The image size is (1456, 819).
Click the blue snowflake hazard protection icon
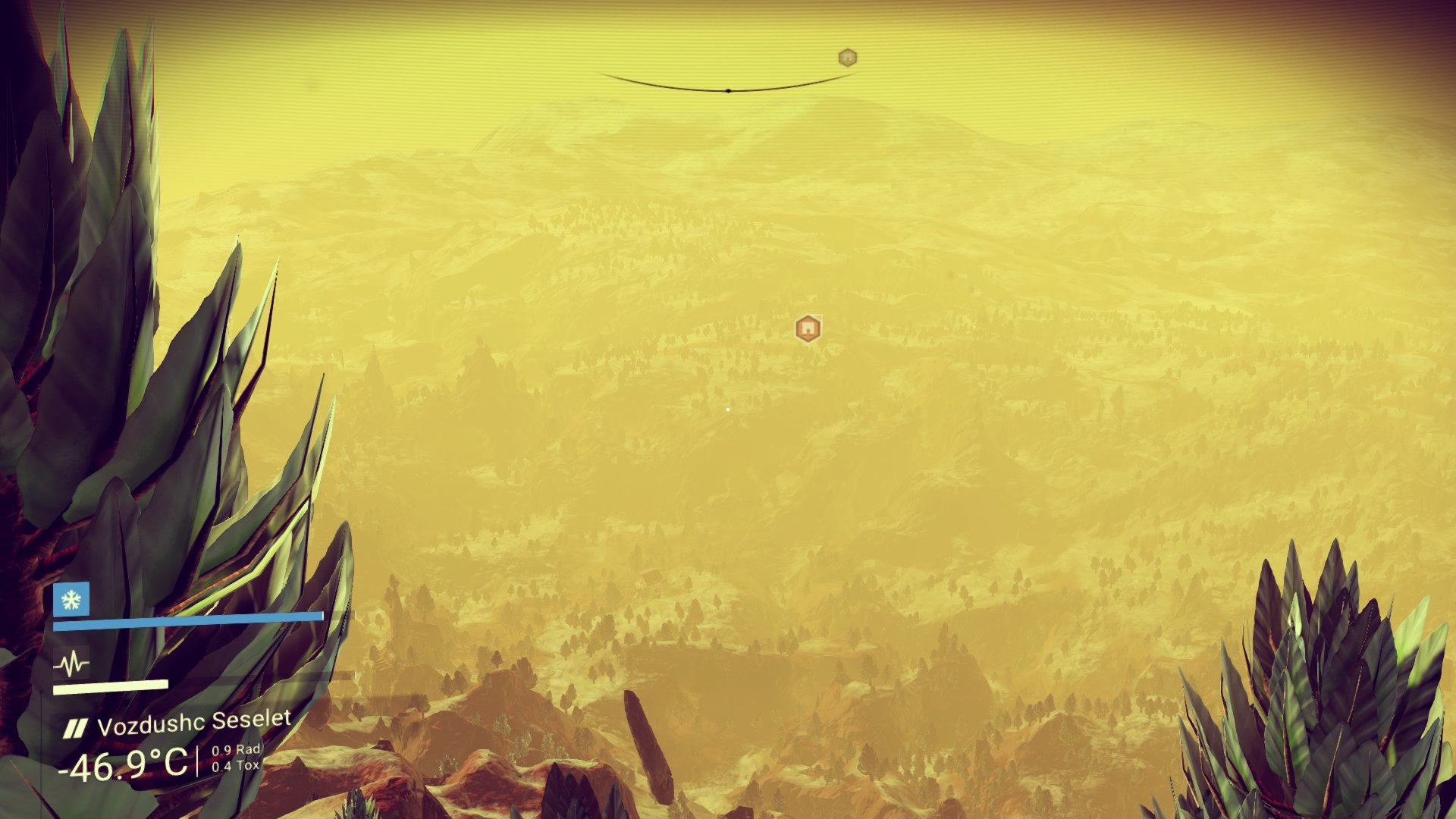pyautogui.click(x=71, y=600)
